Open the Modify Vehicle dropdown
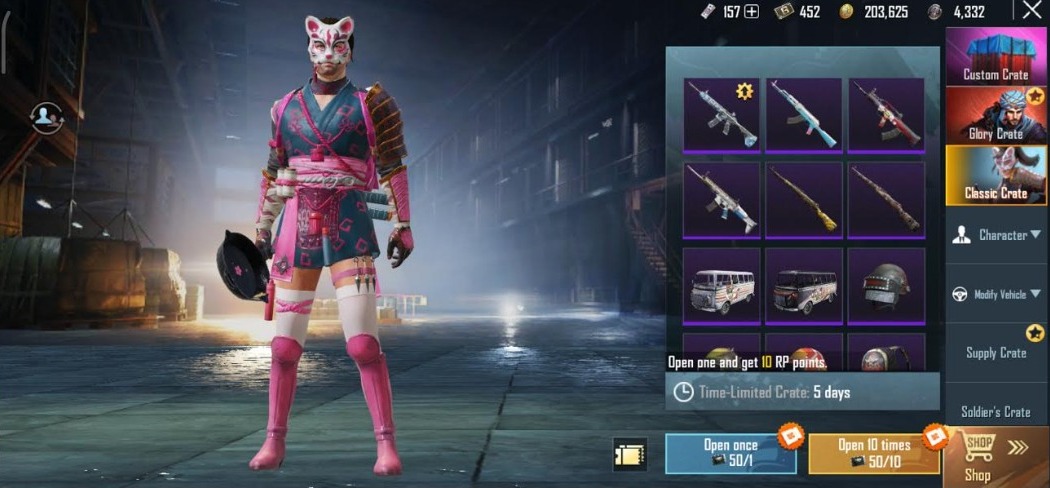 tap(996, 294)
